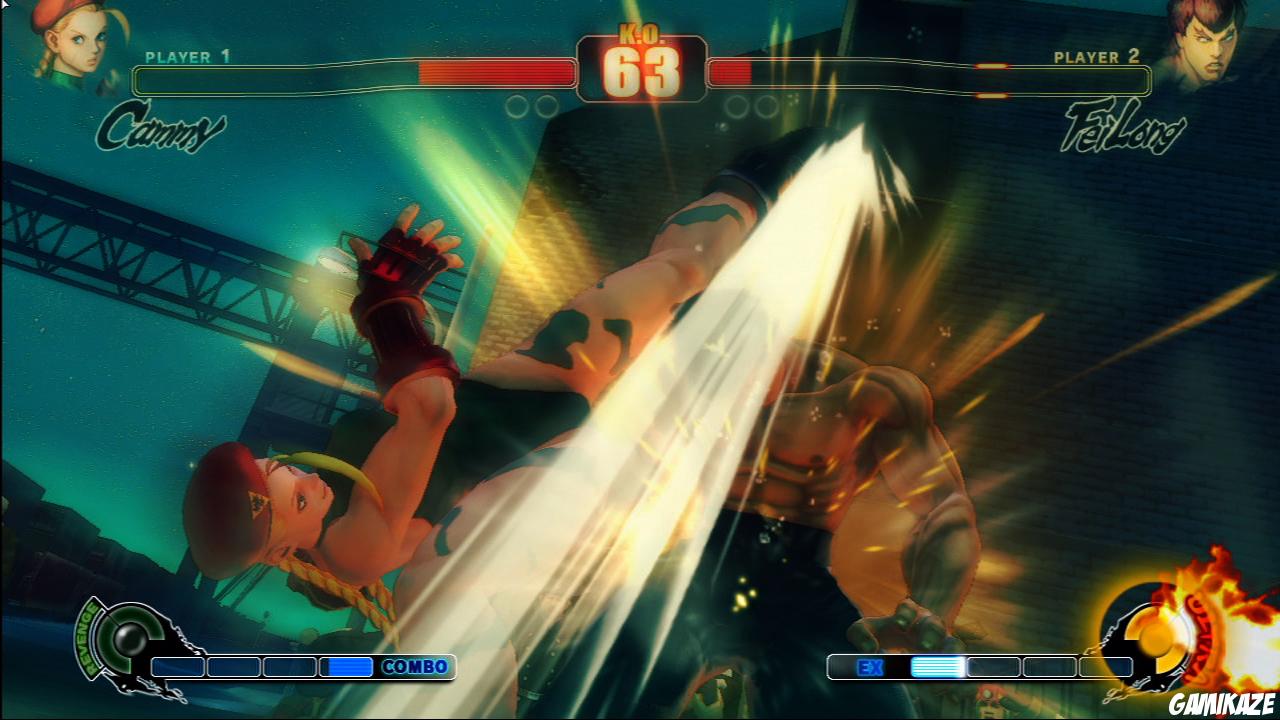Image resolution: width=1280 pixels, height=720 pixels.
Task: Click an empty segment of Fei Long's EX bar
Action: [x=1050, y=666]
